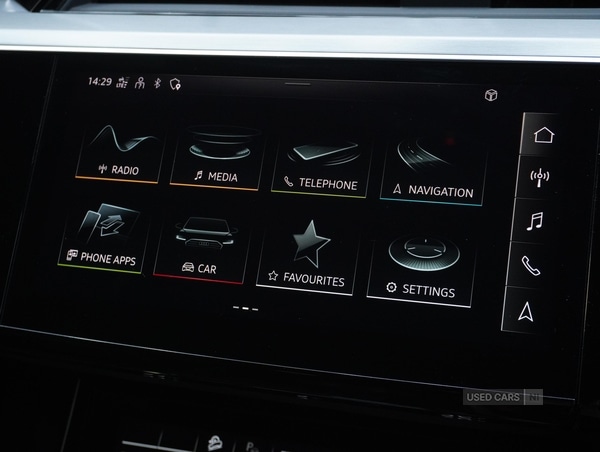Choose the Car menu tile
Screen dimensions: 600x452
(x=201, y=247)
